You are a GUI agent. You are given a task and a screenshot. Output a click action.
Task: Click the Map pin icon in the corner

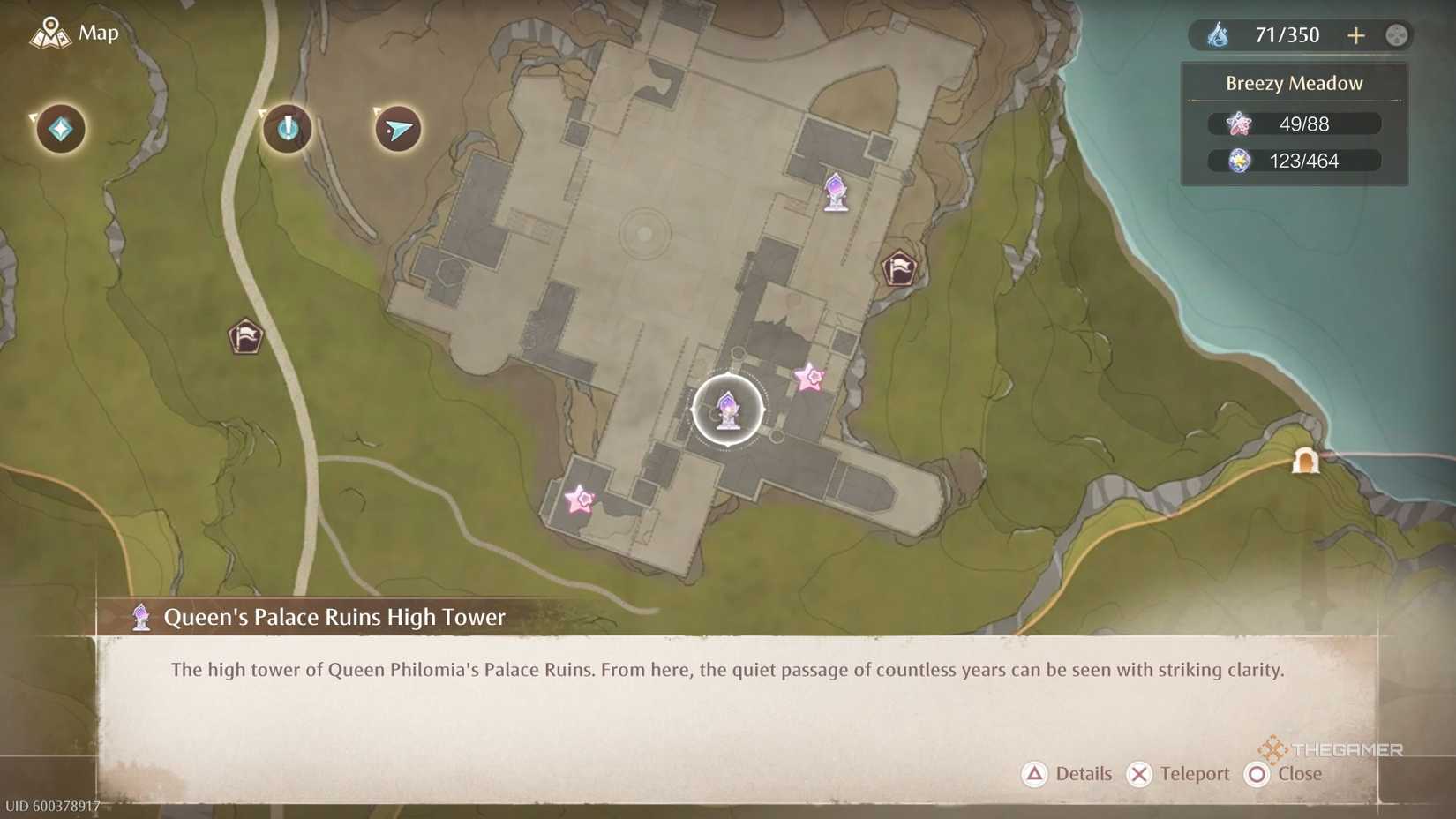(51, 33)
